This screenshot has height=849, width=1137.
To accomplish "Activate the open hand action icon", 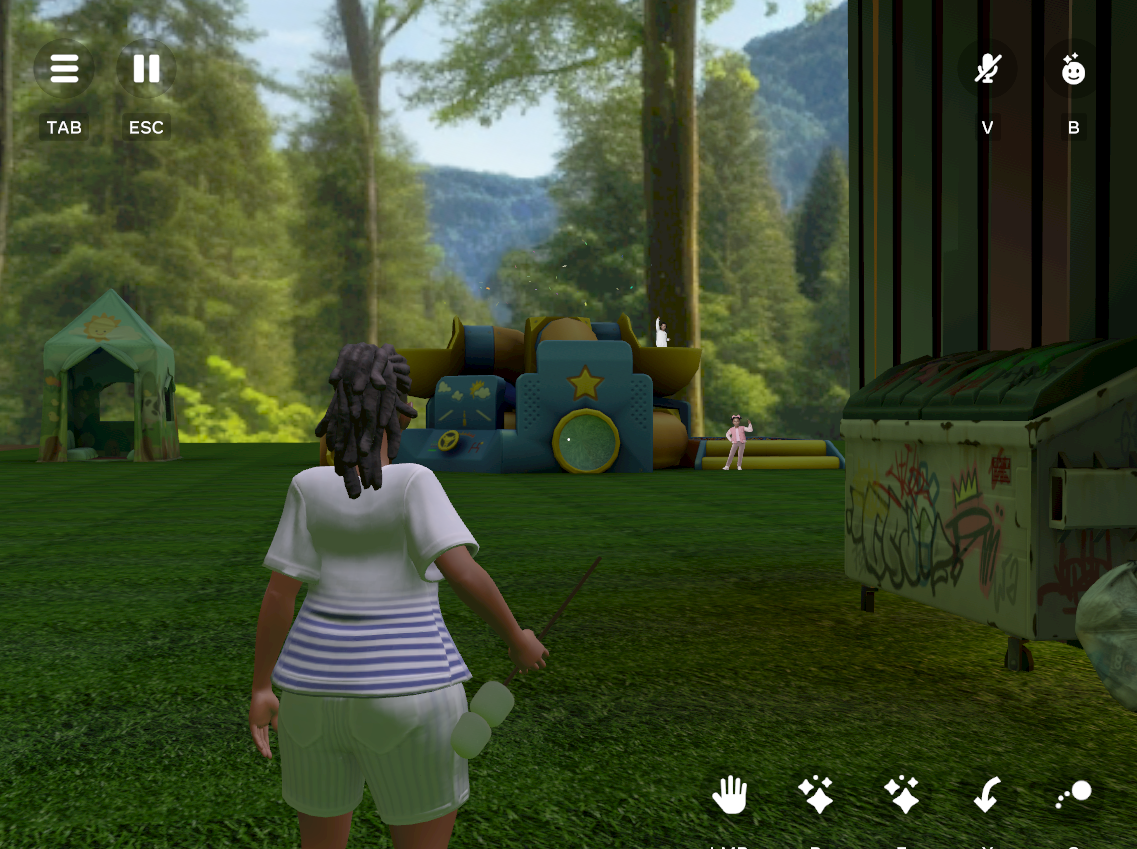I will [730, 796].
